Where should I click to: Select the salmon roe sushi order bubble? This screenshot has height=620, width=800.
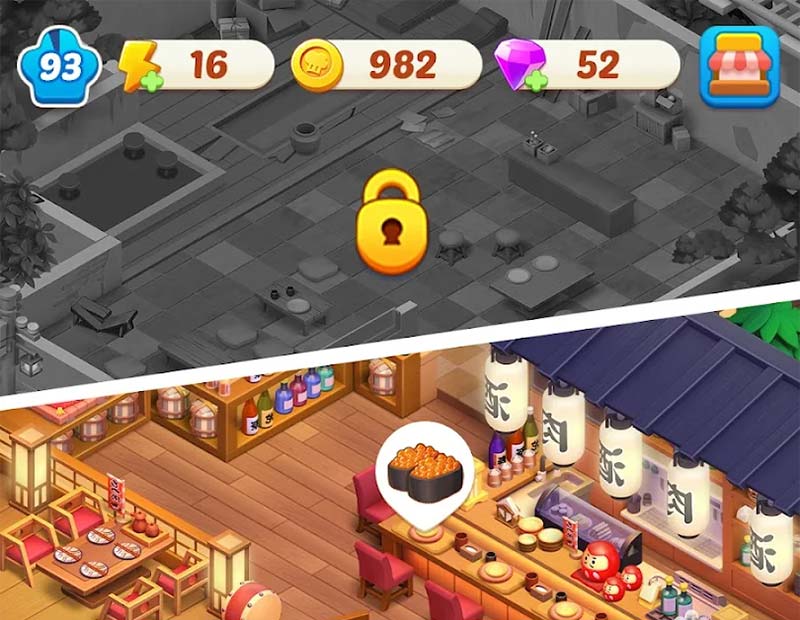(x=424, y=468)
